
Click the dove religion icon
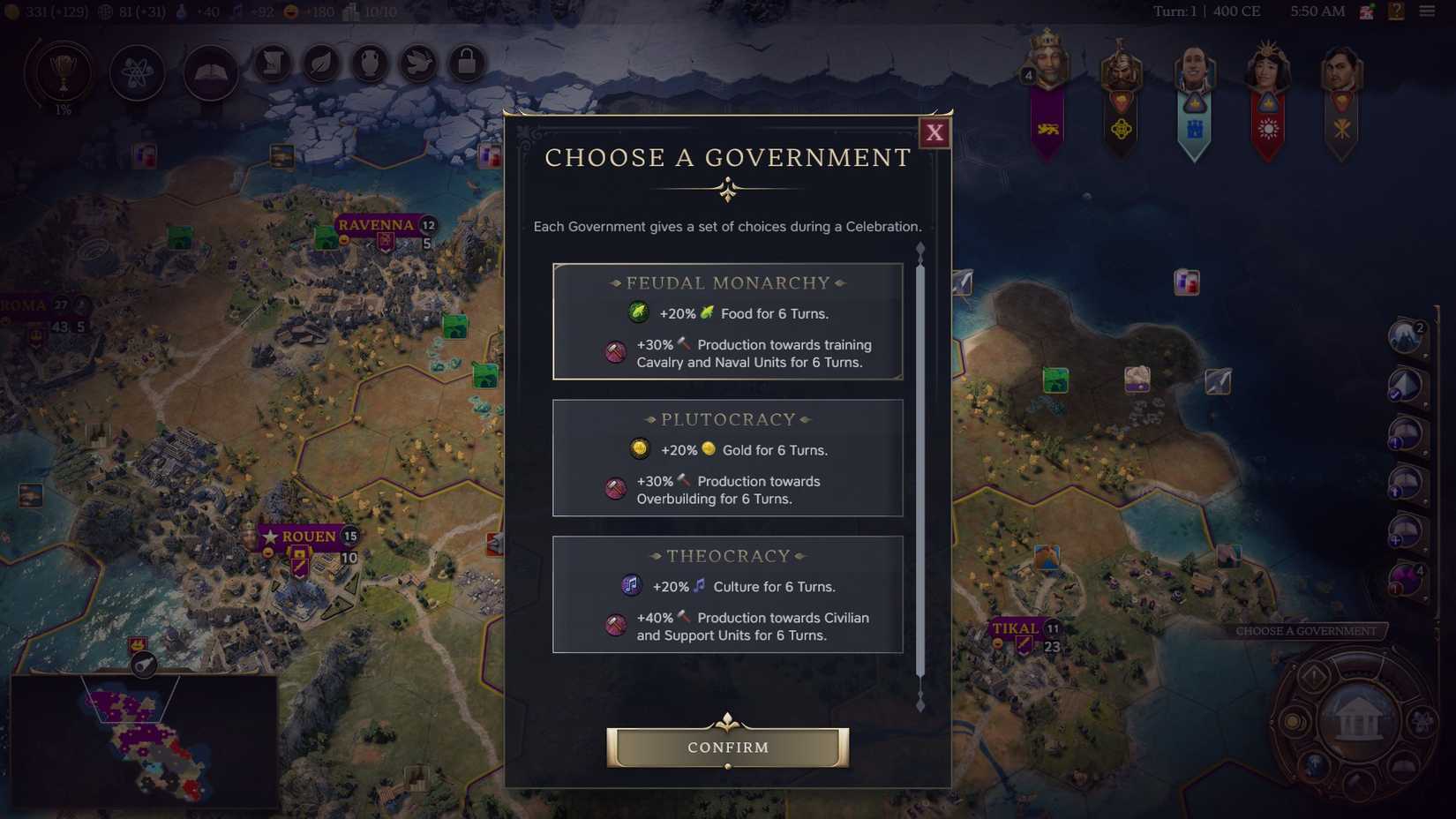[418, 64]
